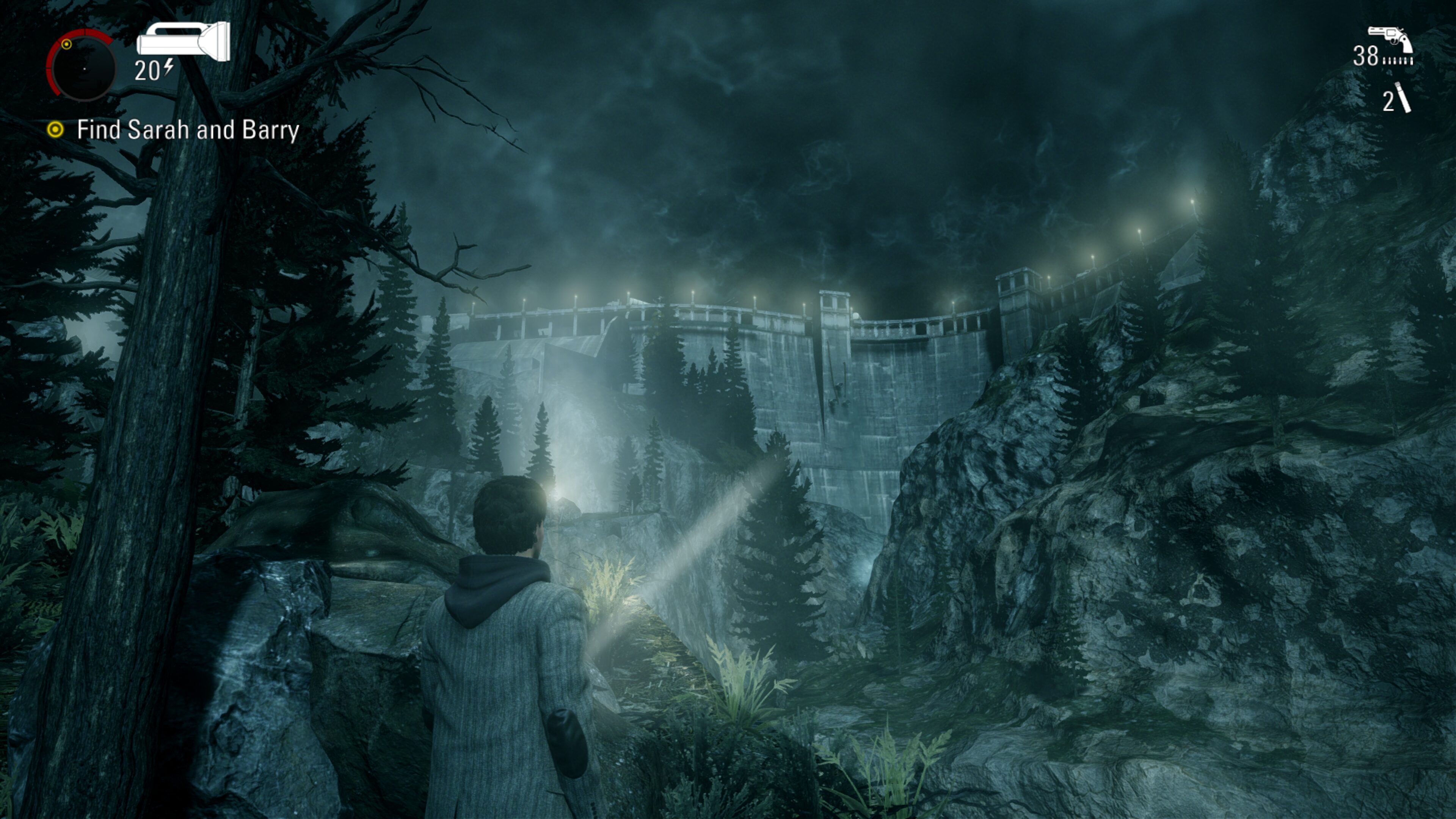Select the flashlight battery icon

(x=183, y=41)
